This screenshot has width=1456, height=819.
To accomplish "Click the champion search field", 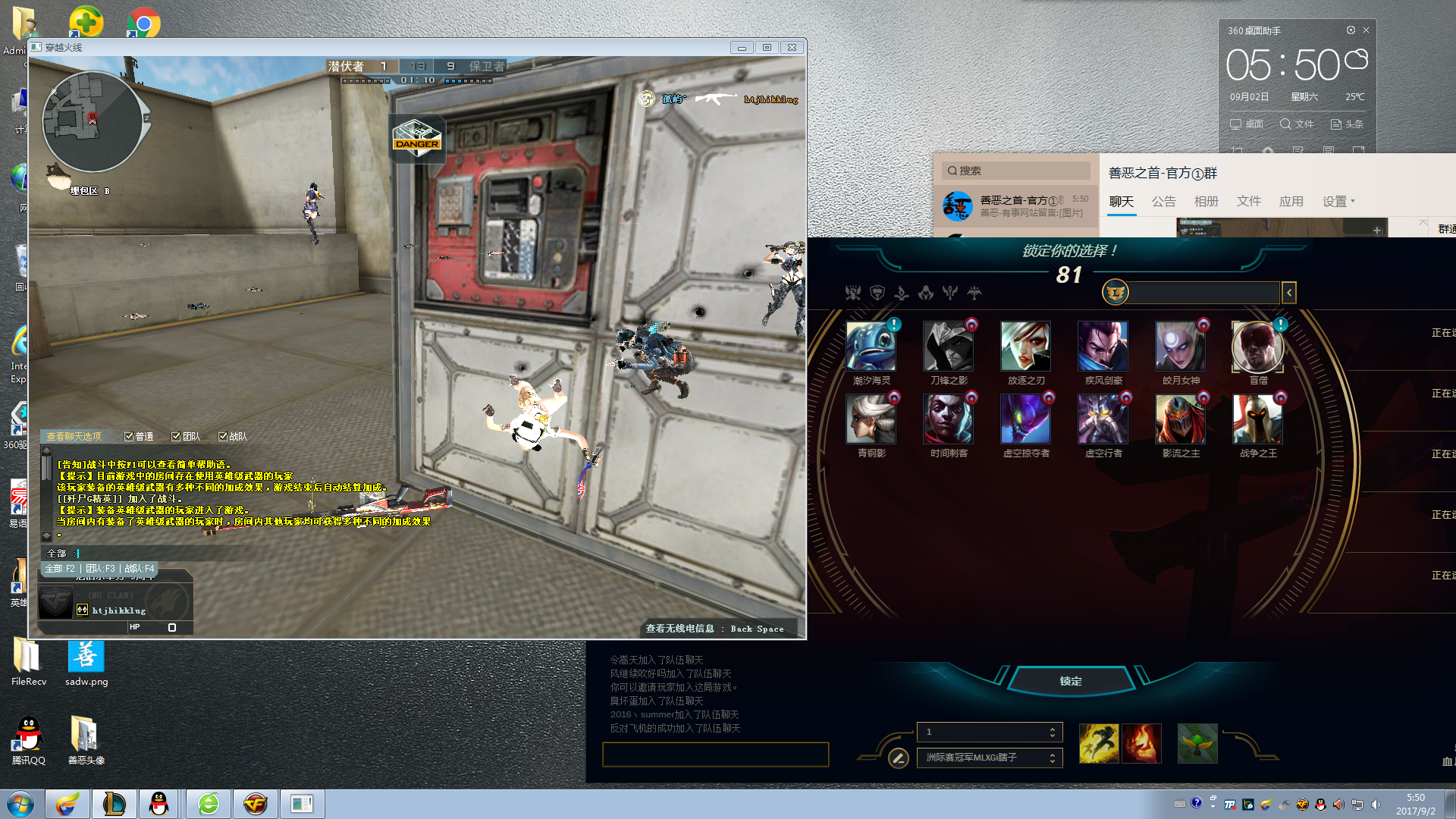I will coord(1203,293).
